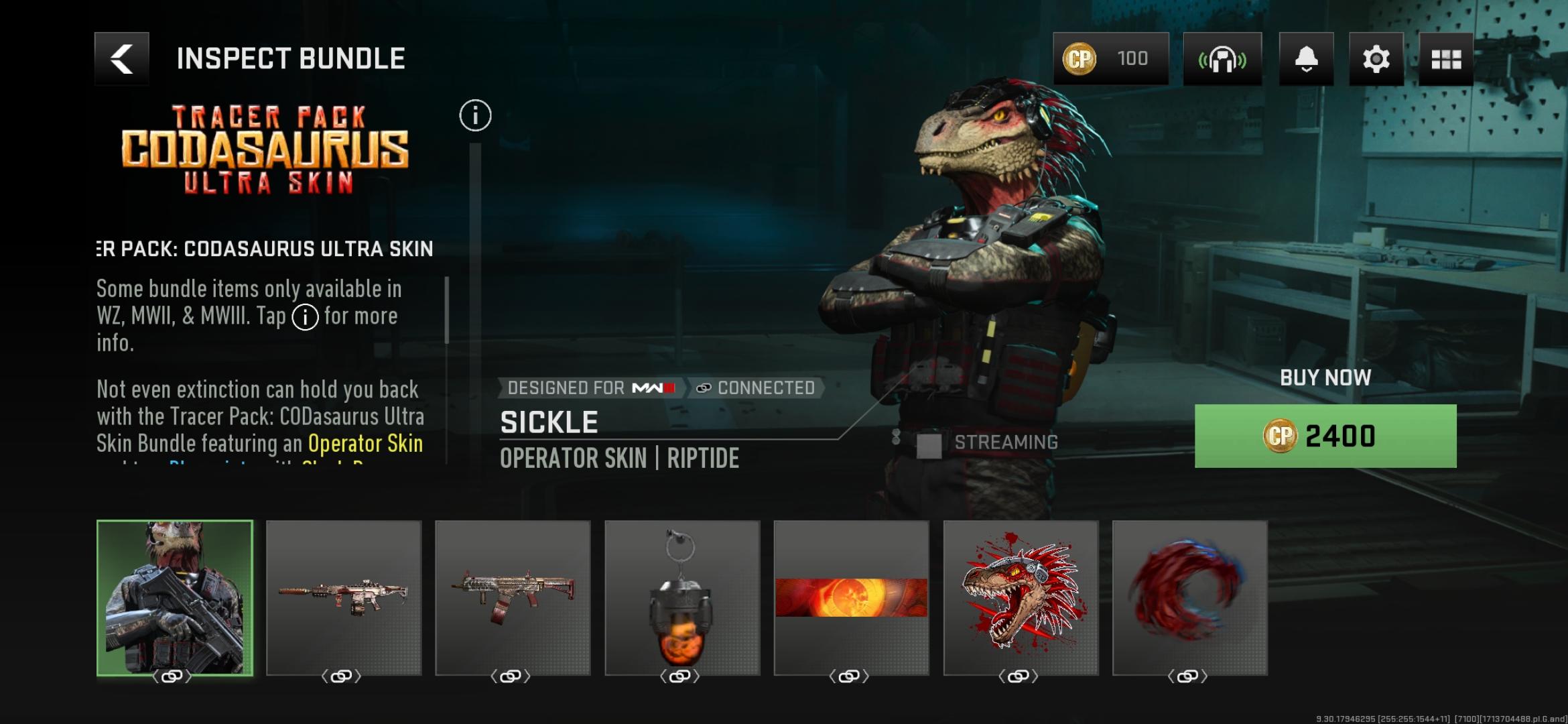Viewport: 1568px width, 724px height.
Task: Show bundle info with the circled i
Action: click(x=475, y=116)
